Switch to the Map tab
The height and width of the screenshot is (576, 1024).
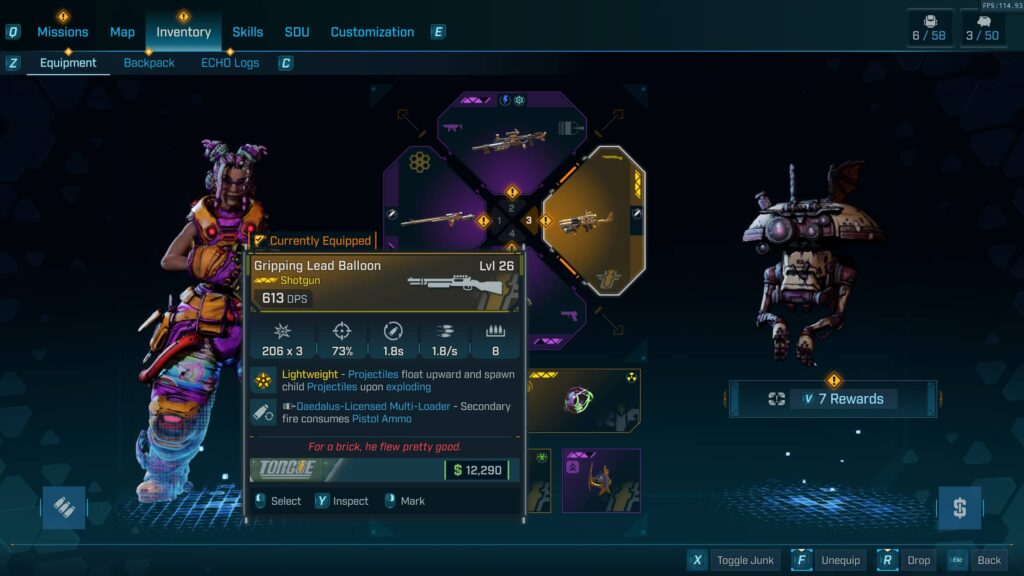[x=122, y=32]
